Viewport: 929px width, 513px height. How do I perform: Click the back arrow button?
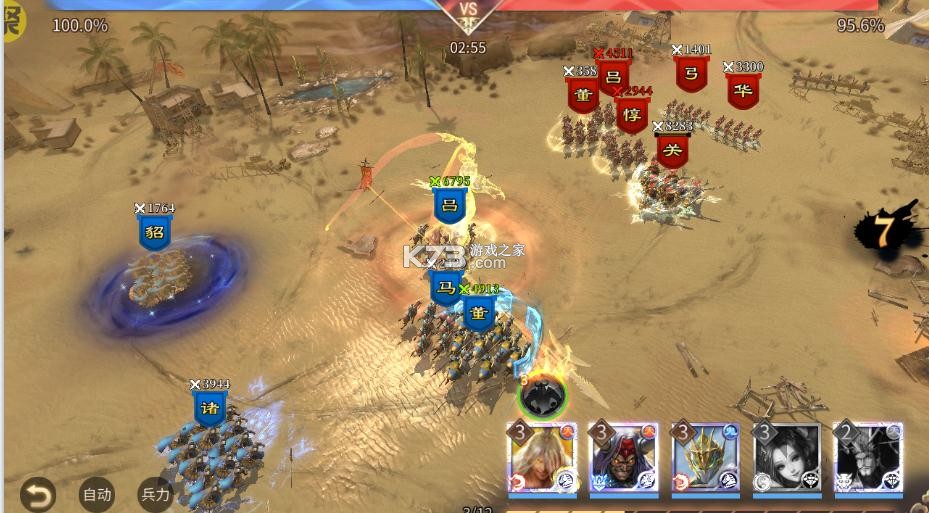(x=37, y=494)
